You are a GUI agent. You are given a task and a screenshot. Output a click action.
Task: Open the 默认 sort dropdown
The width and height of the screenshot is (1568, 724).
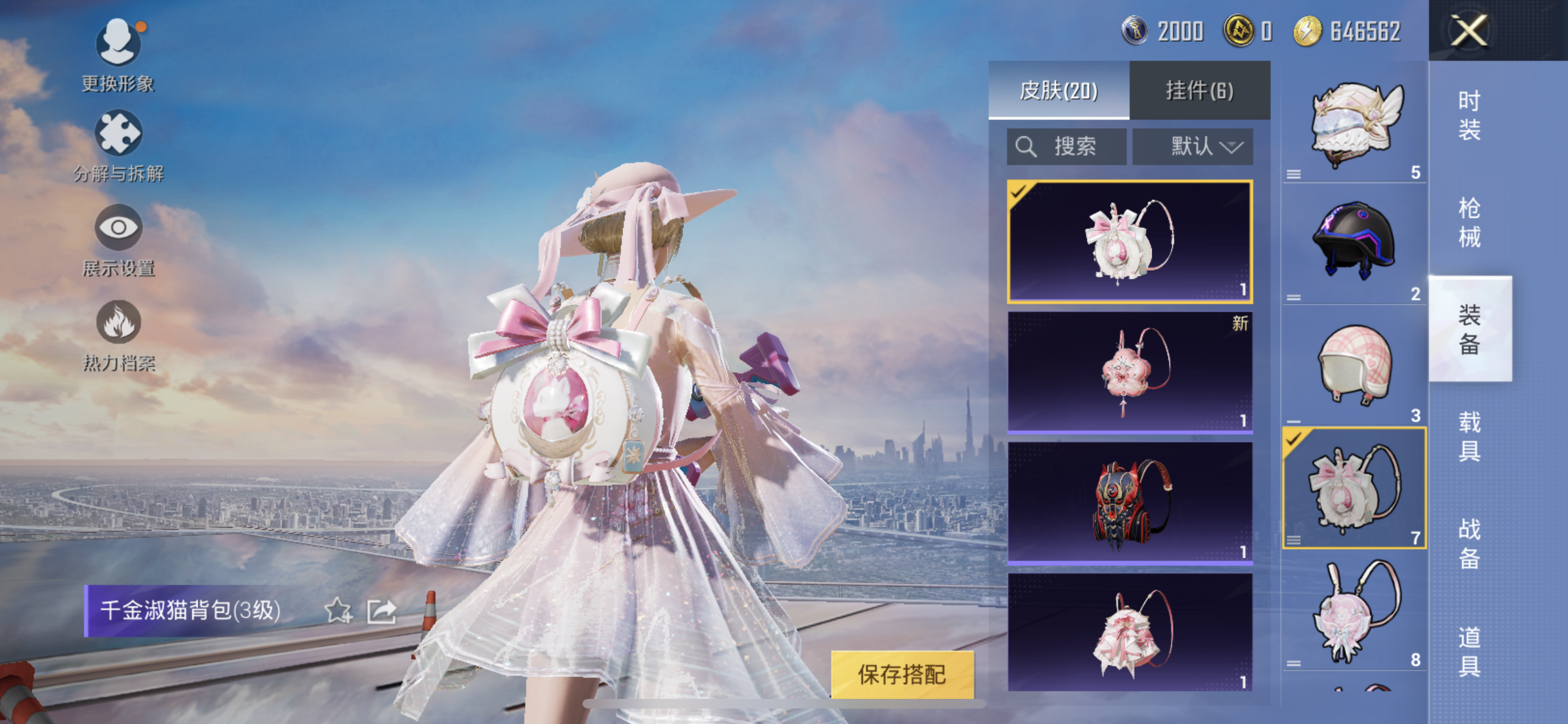click(x=1193, y=147)
